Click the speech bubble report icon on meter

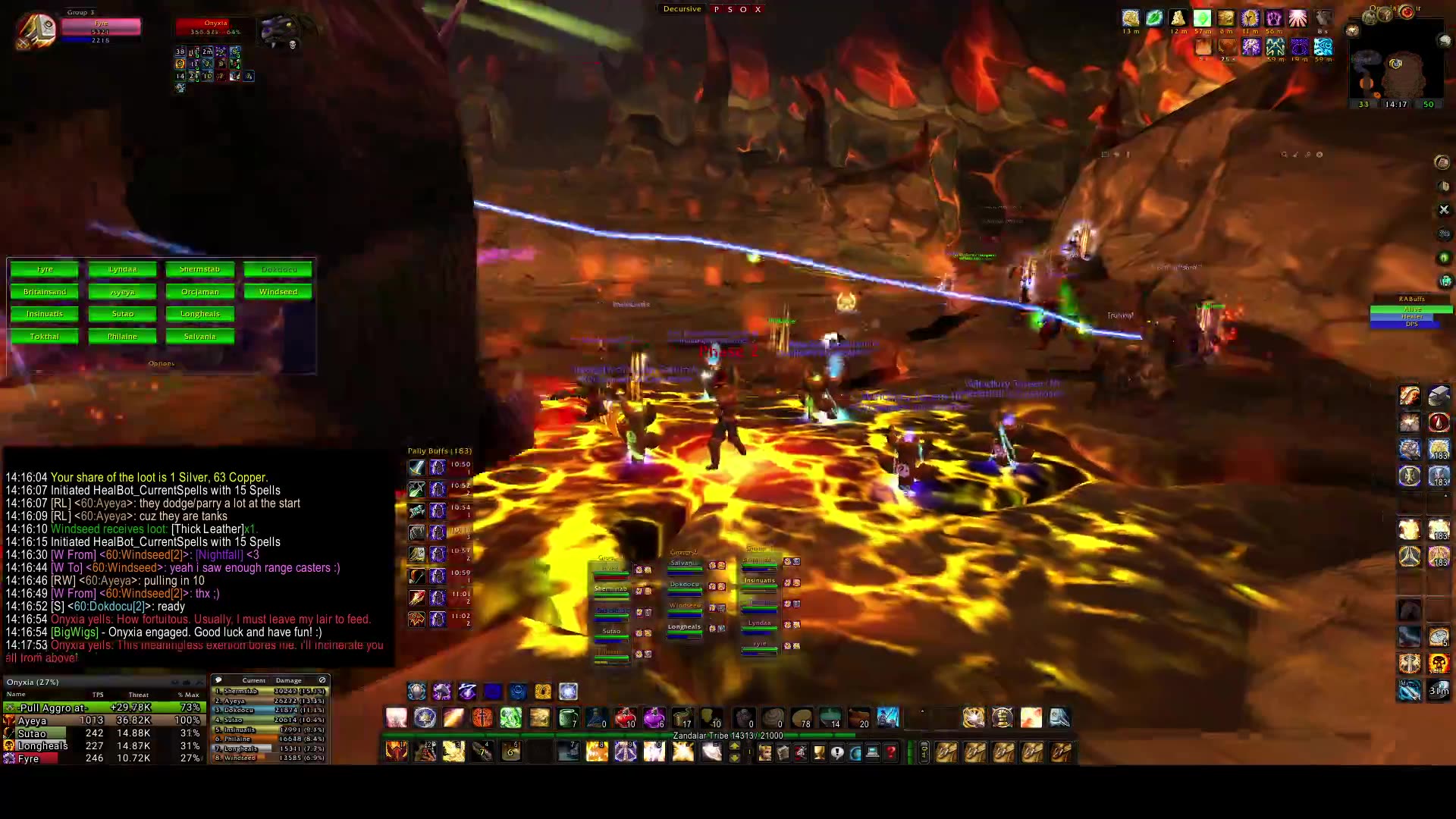[x=218, y=680]
